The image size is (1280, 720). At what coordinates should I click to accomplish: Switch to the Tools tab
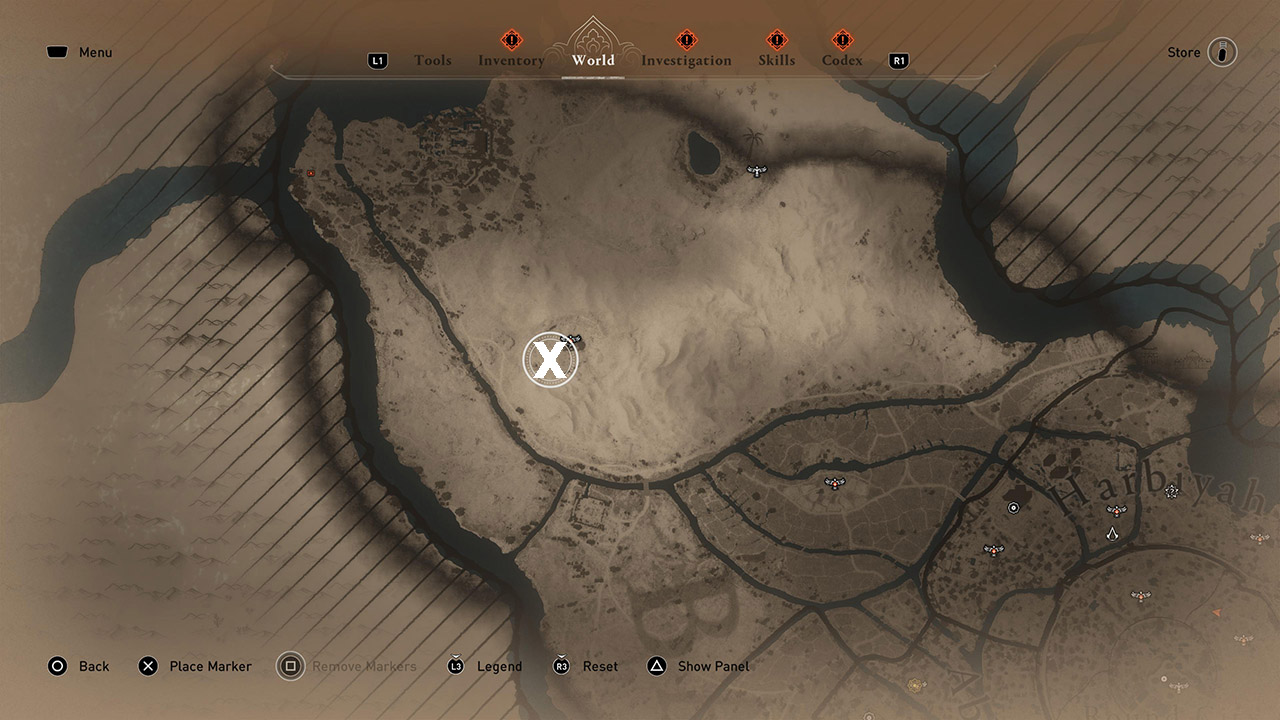[433, 60]
